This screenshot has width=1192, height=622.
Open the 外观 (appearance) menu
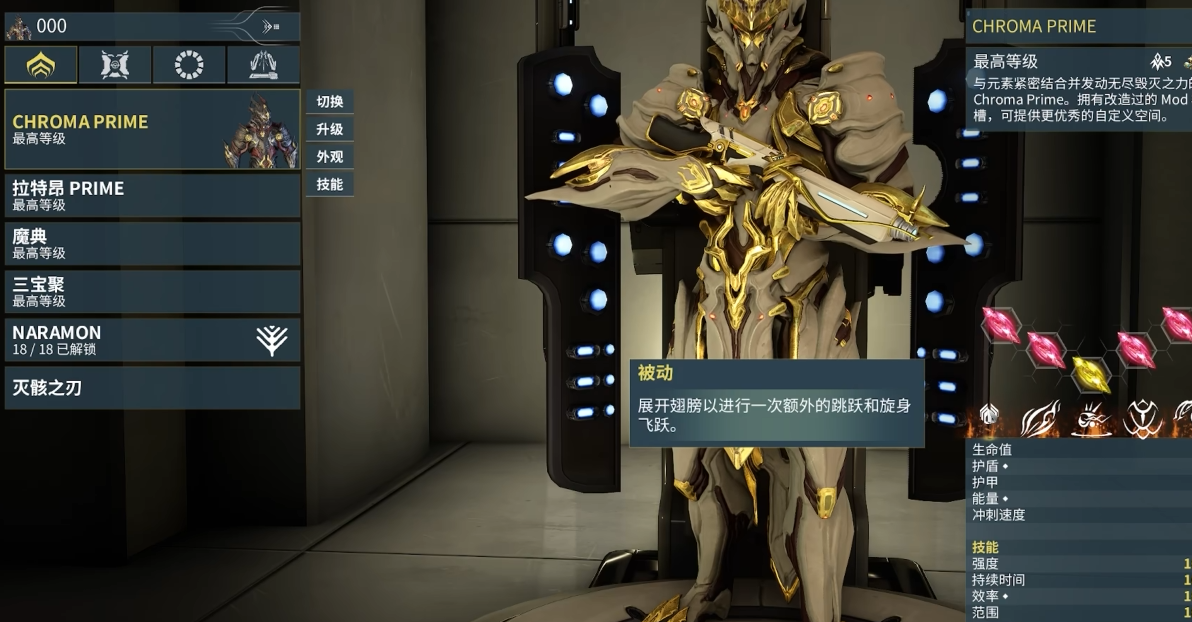[329, 157]
